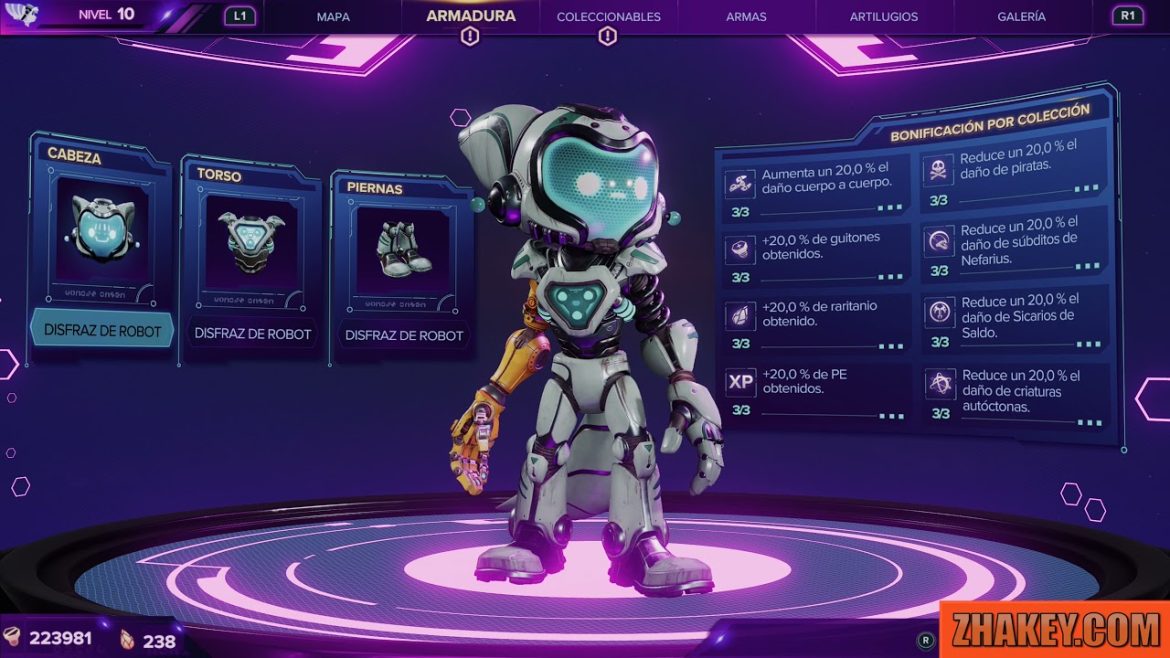Click the Disfraz de Robot head label
The width and height of the screenshot is (1170, 658).
(103, 330)
